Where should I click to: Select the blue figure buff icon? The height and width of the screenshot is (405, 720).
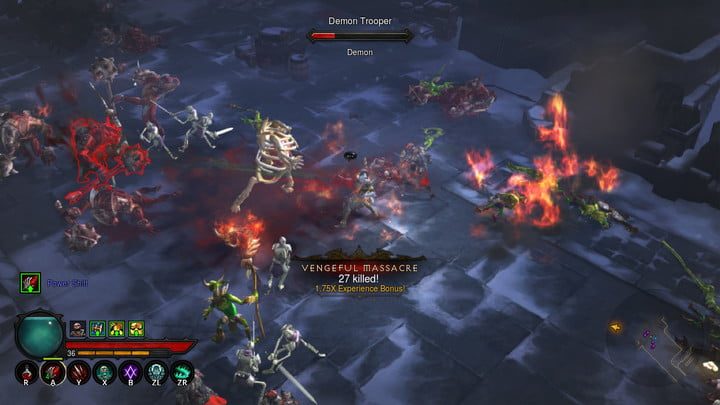tap(97, 328)
